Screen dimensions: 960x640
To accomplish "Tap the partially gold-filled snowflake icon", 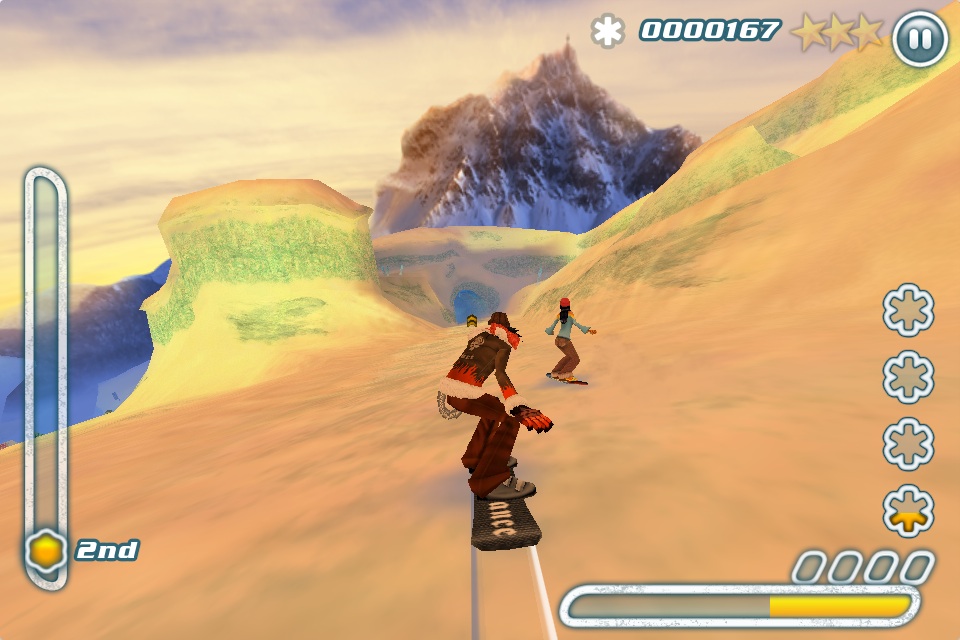I will click(x=908, y=511).
